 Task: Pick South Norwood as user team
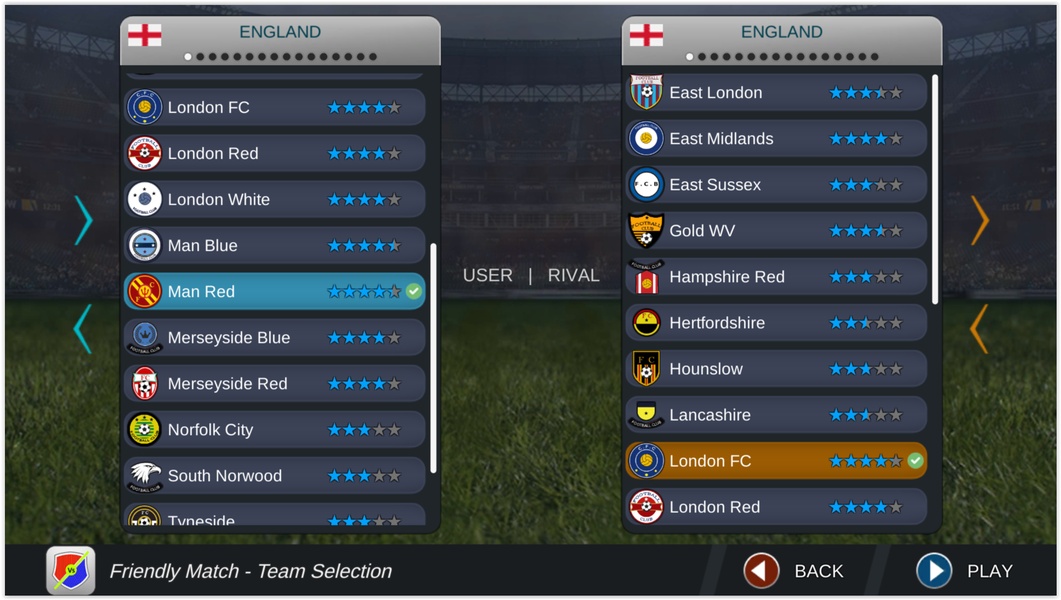[274, 475]
